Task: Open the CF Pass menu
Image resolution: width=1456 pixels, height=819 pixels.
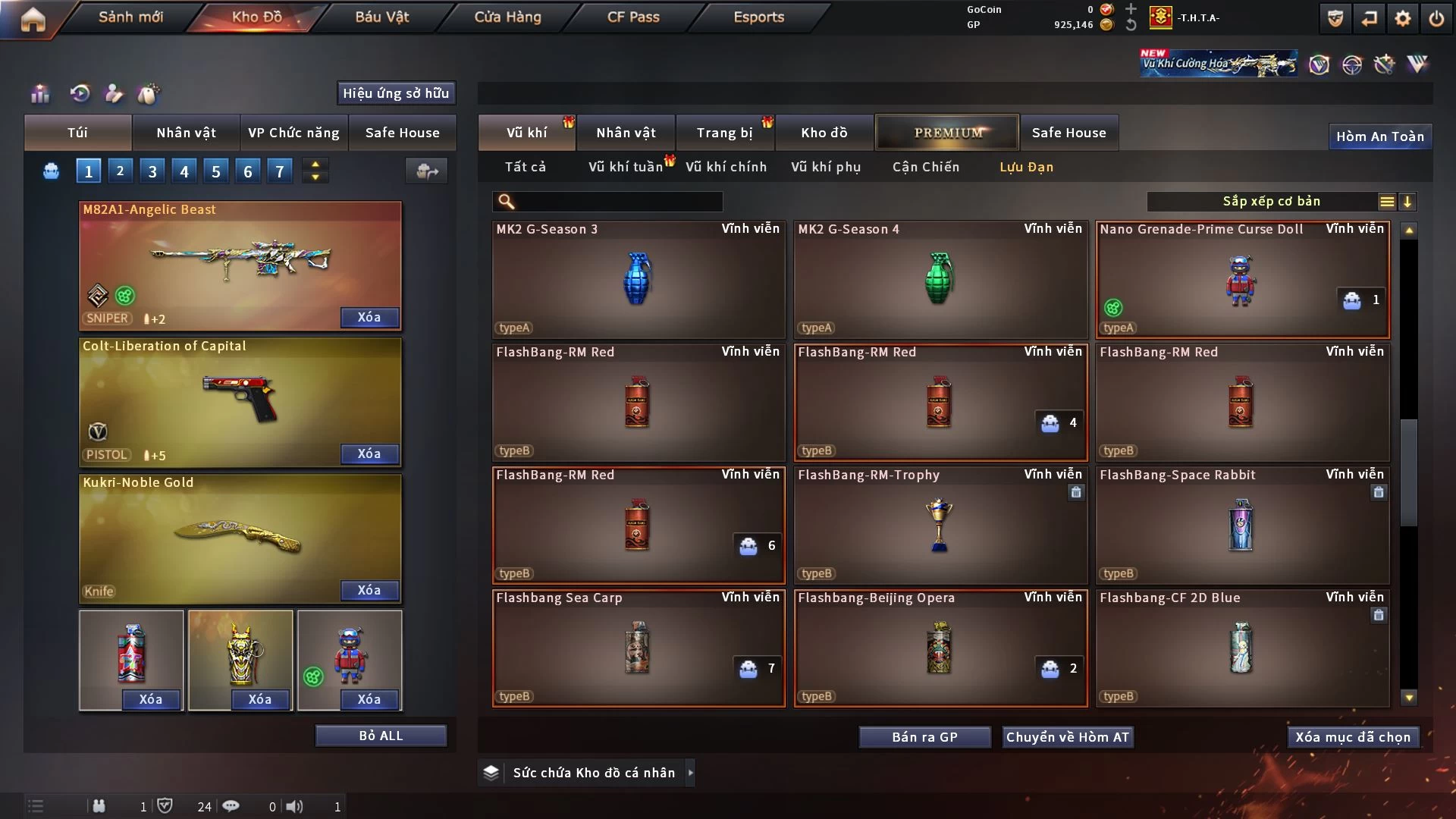Action: coord(633,17)
